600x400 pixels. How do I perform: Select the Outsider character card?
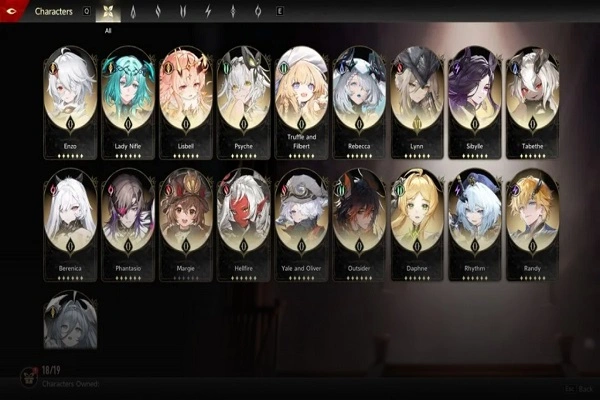tap(359, 222)
